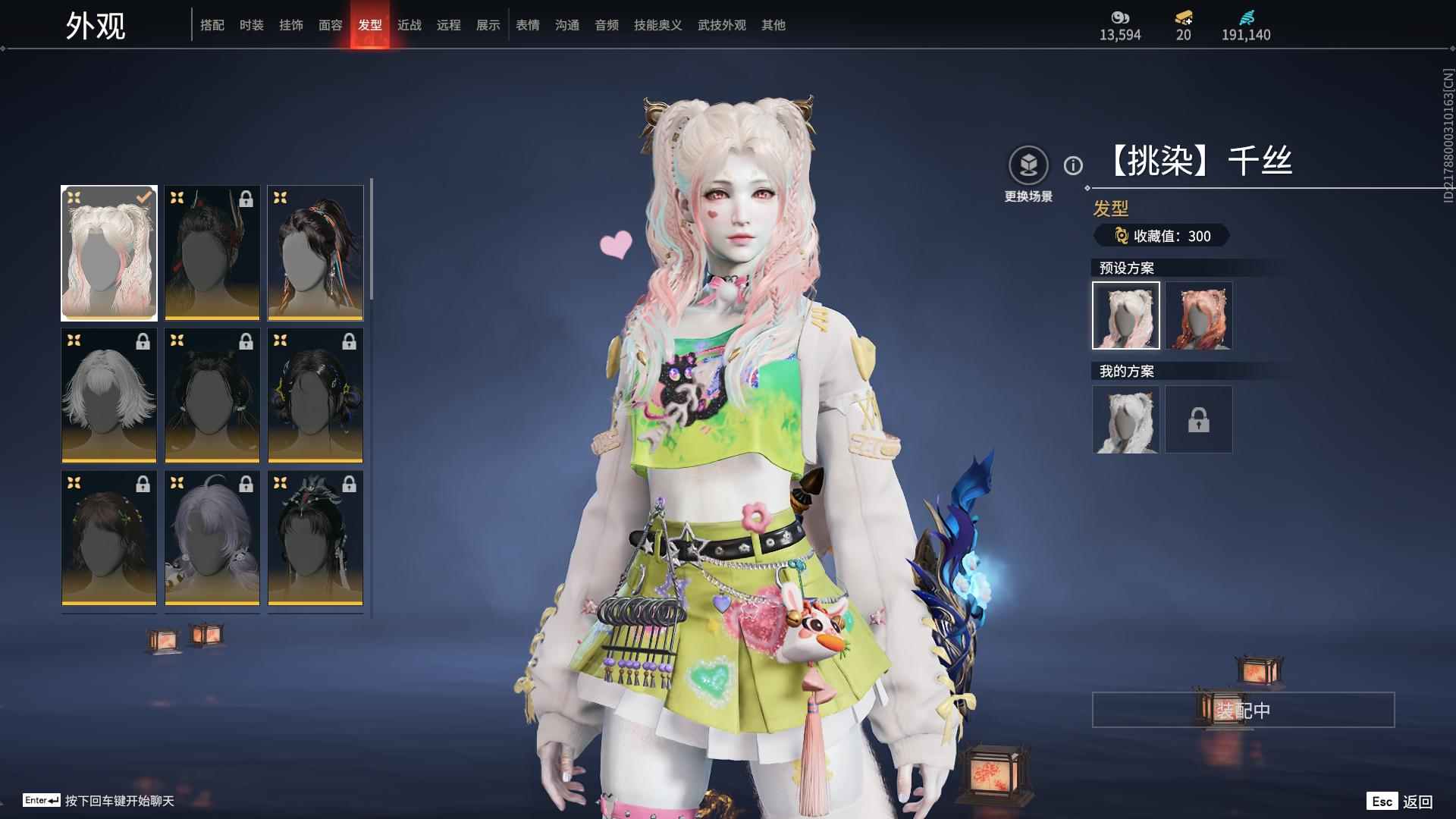Click the 装配中 equip button
The height and width of the screenshot is (819, 1456).
coord(1243,710)
